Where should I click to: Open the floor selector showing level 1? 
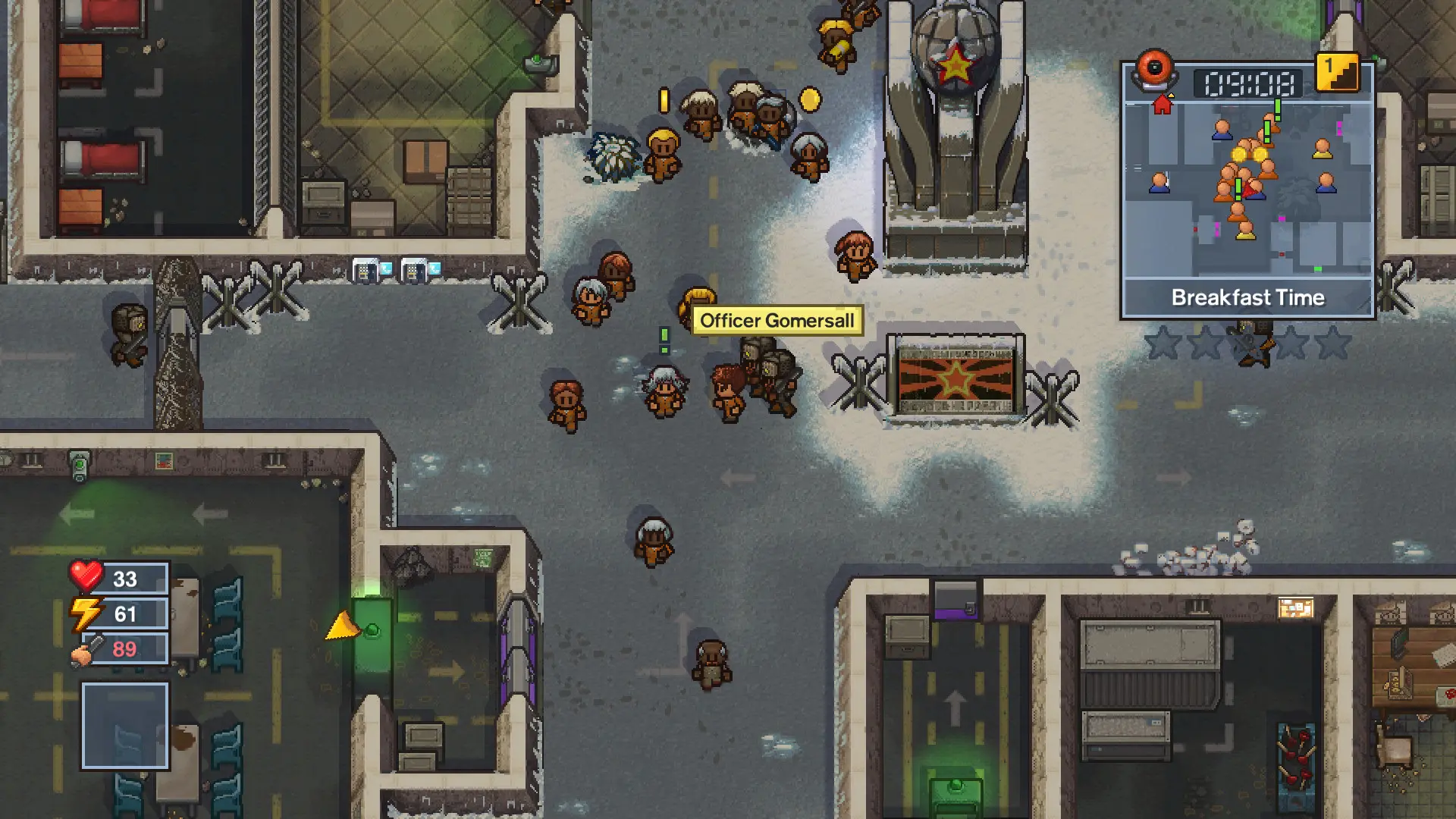(1338, 71)
